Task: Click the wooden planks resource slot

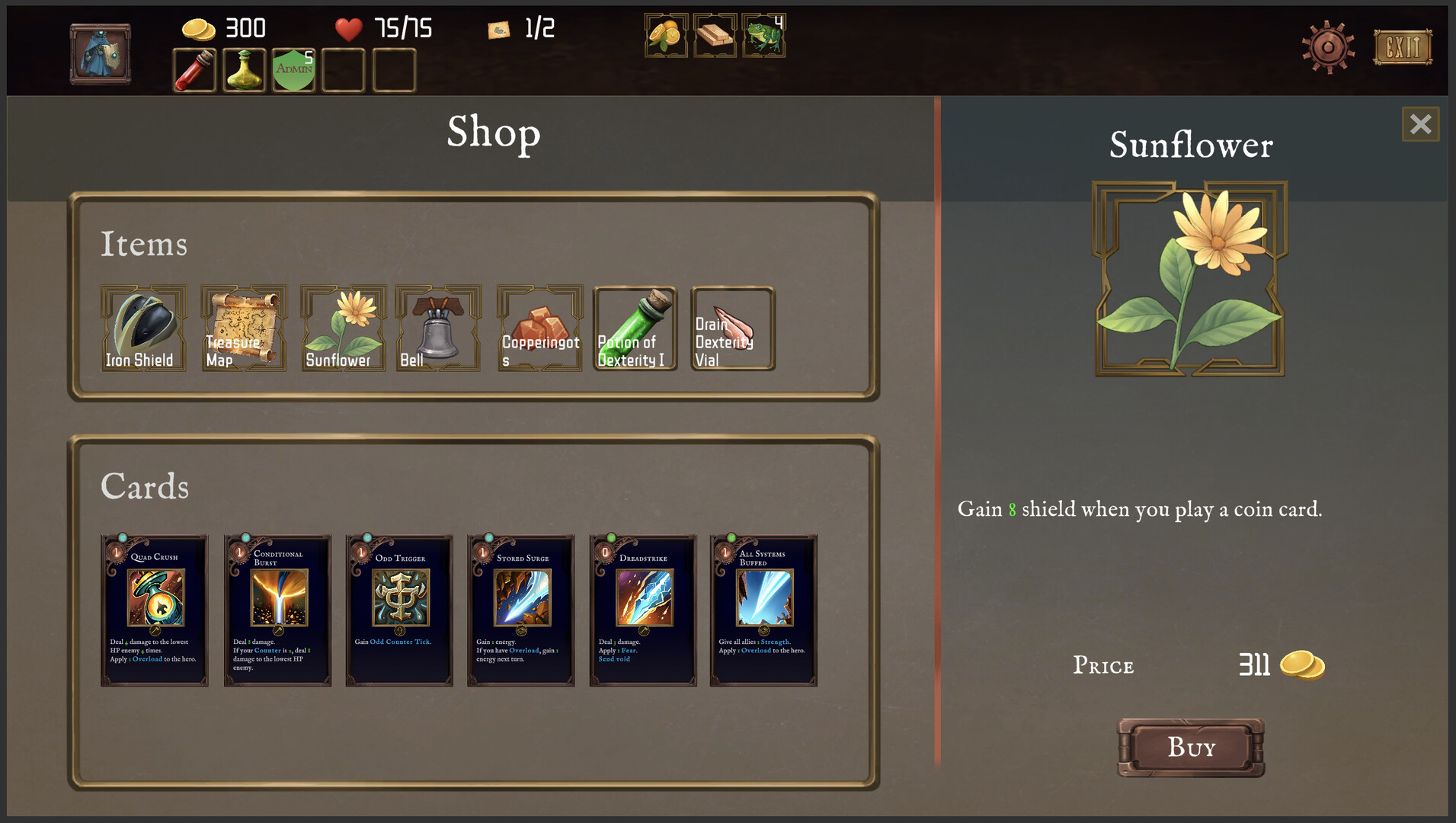Action: pyautogui.click(x=714, y=35)
